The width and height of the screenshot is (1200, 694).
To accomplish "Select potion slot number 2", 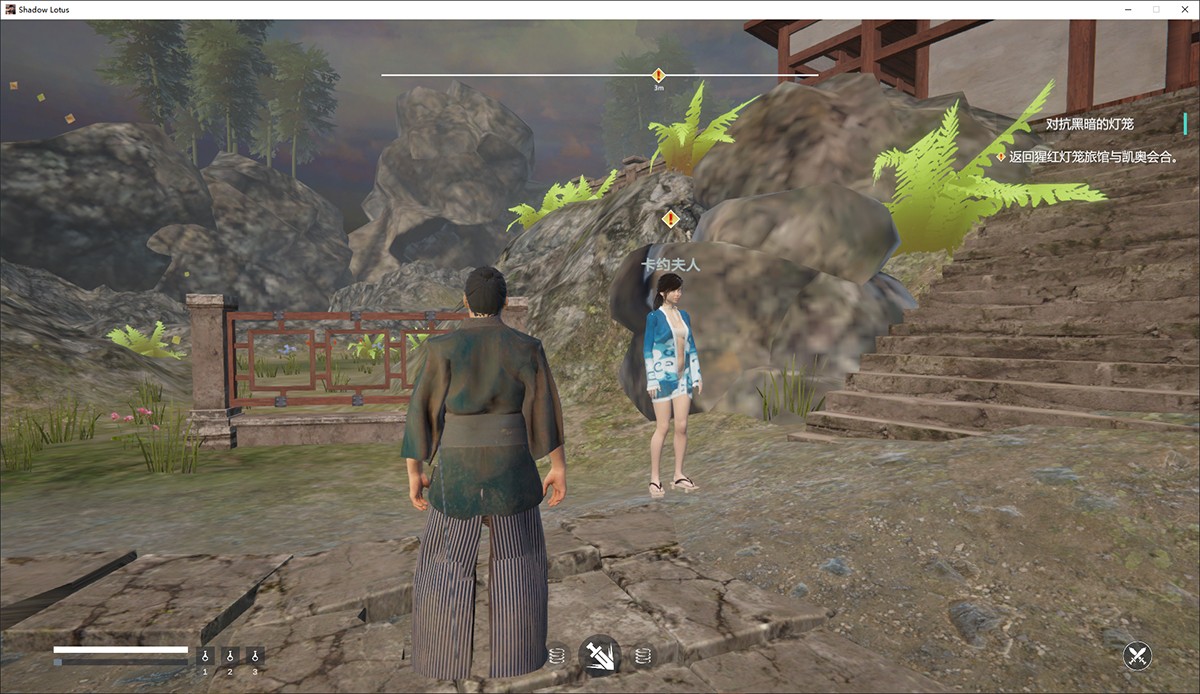I will pyautogui.click(x=230, y=656).
